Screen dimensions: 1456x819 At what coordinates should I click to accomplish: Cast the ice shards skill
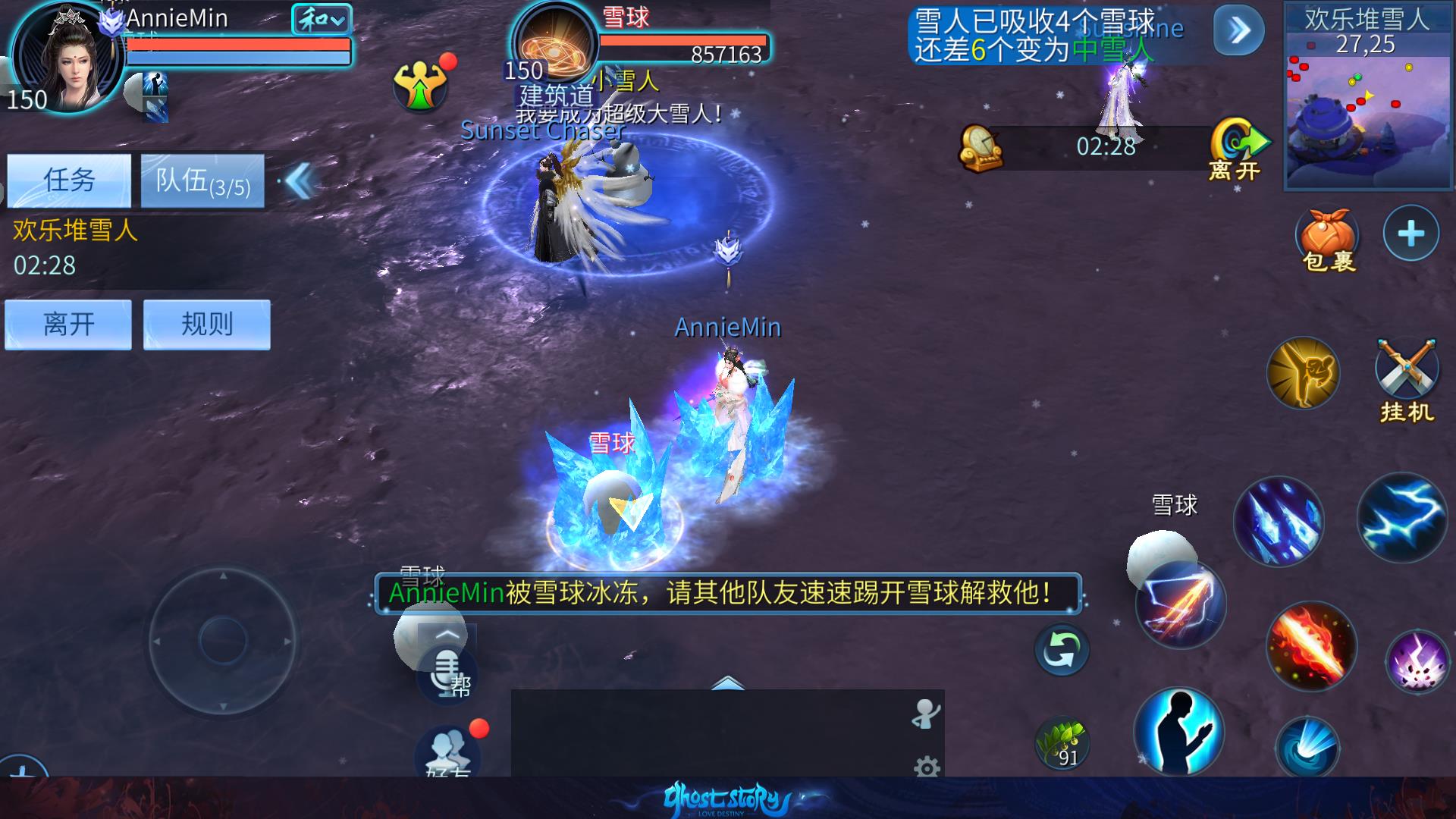(1279, 522)
